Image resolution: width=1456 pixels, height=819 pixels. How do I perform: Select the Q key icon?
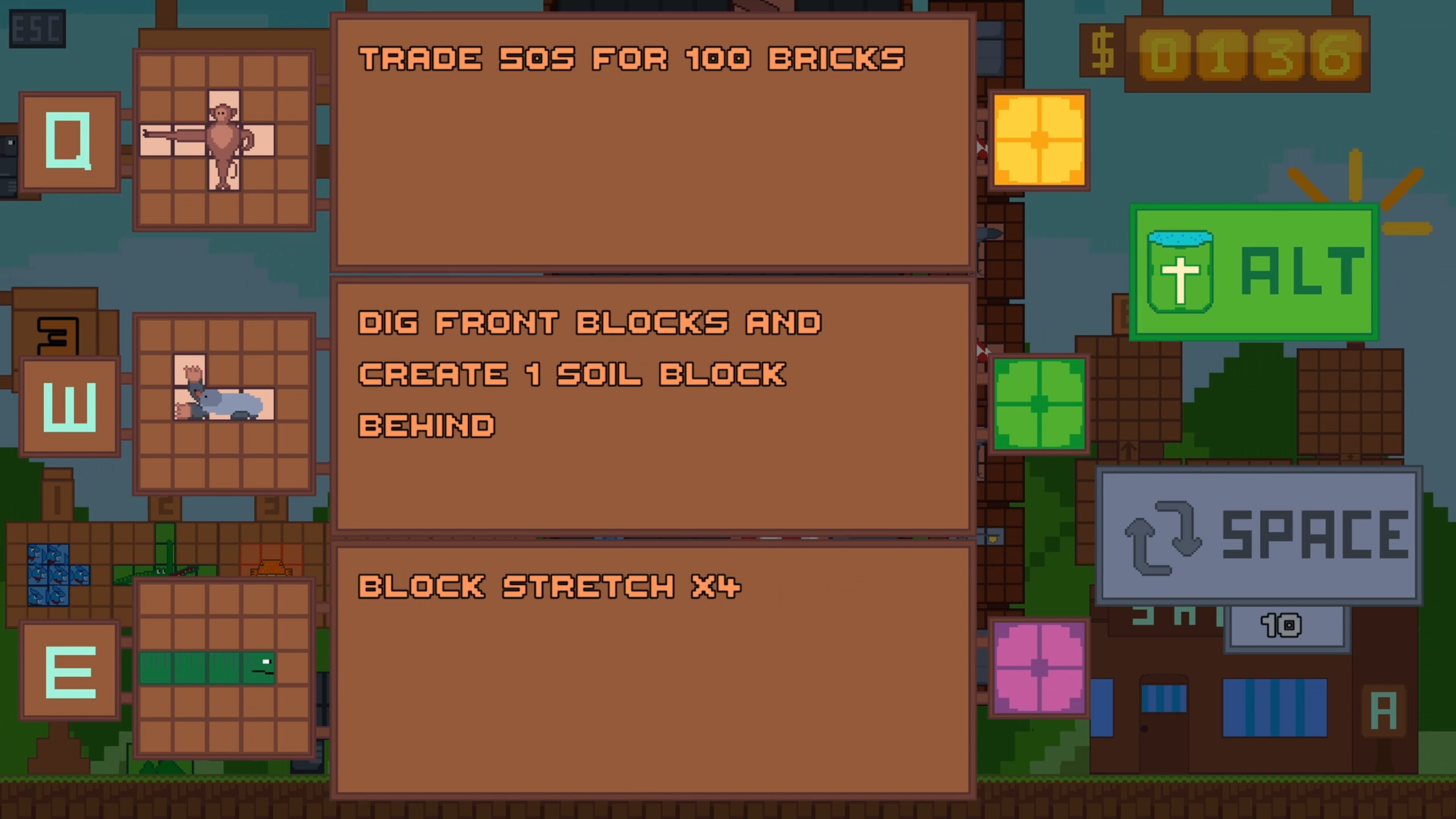point(68,141)
